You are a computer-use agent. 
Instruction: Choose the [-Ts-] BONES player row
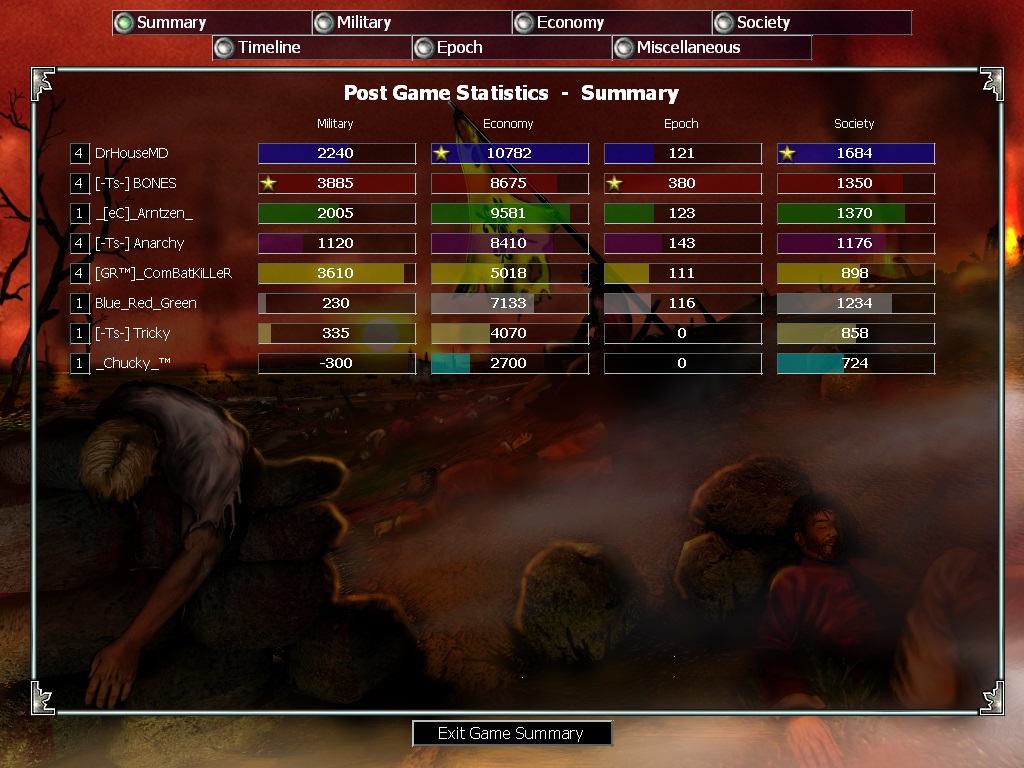tap(135, 183)
